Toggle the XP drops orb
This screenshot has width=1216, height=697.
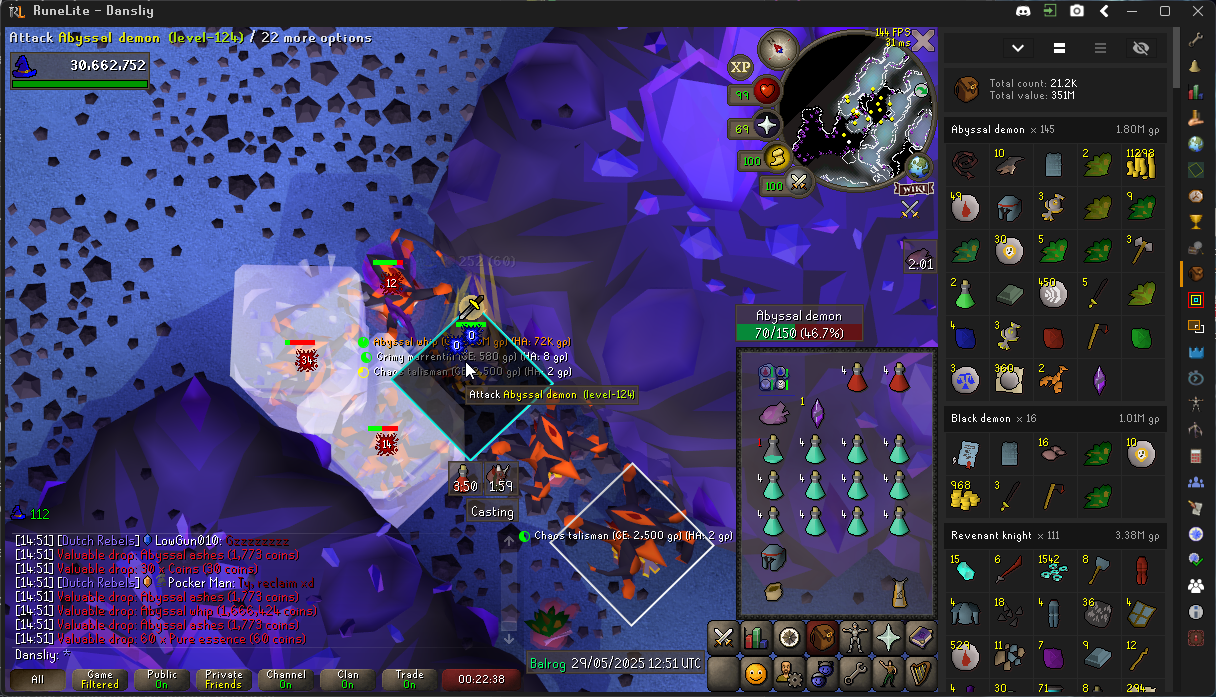tap(741, 67)
